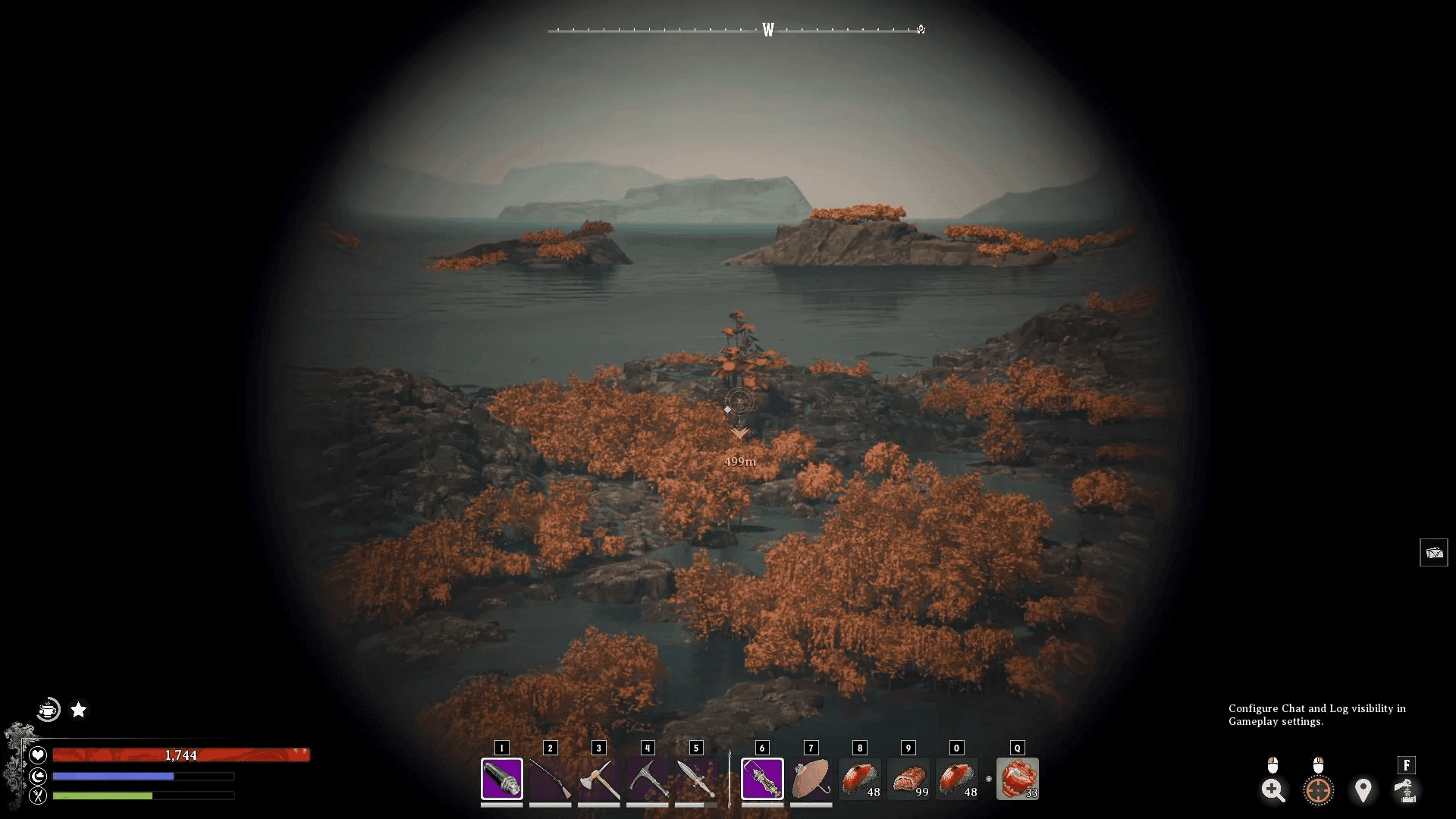Click the map pin marker icon

[x=1363, y=790]
